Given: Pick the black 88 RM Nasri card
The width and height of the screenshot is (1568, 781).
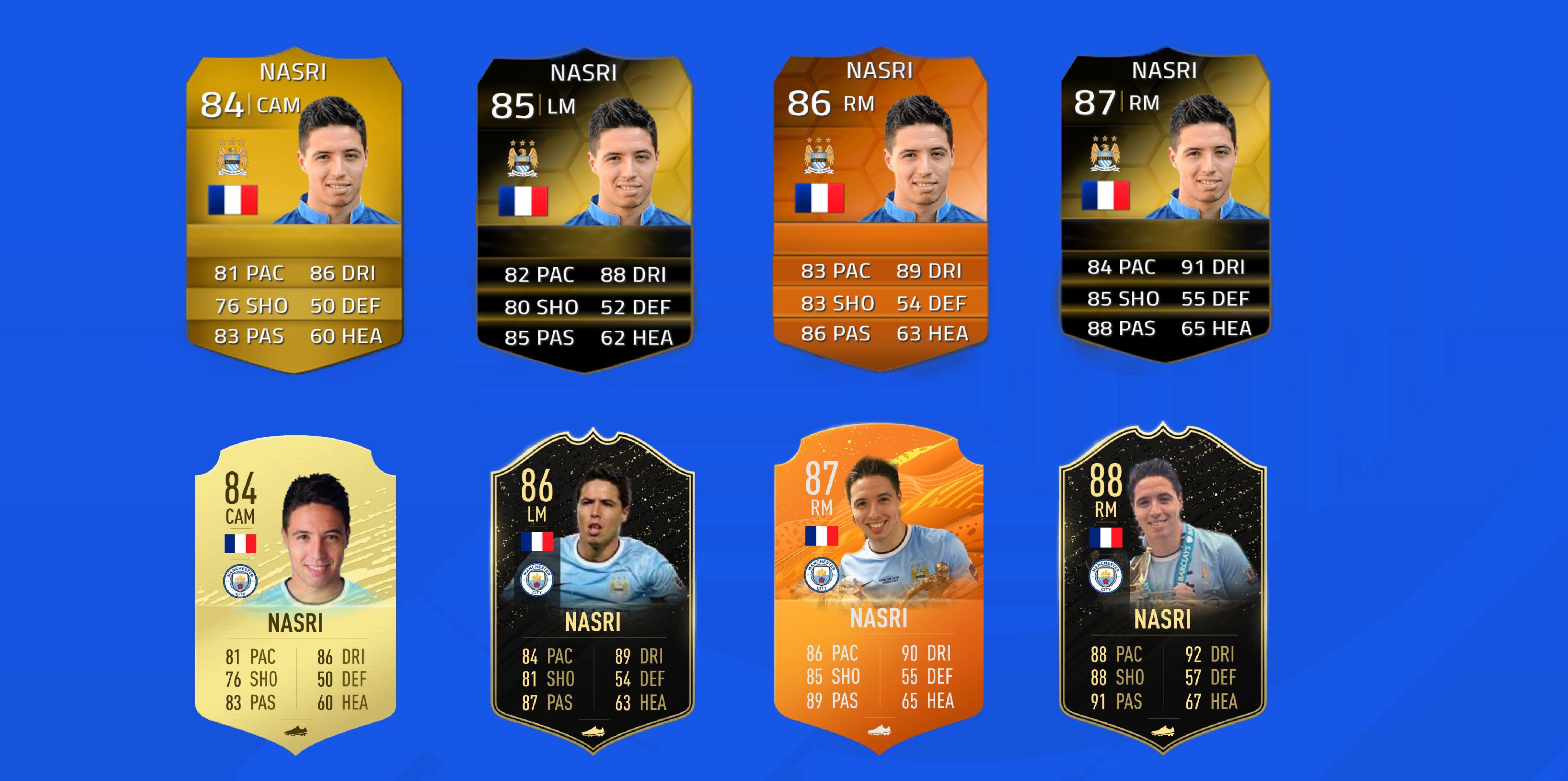Looking at the screenshot, I should [x=1163, y=590].
